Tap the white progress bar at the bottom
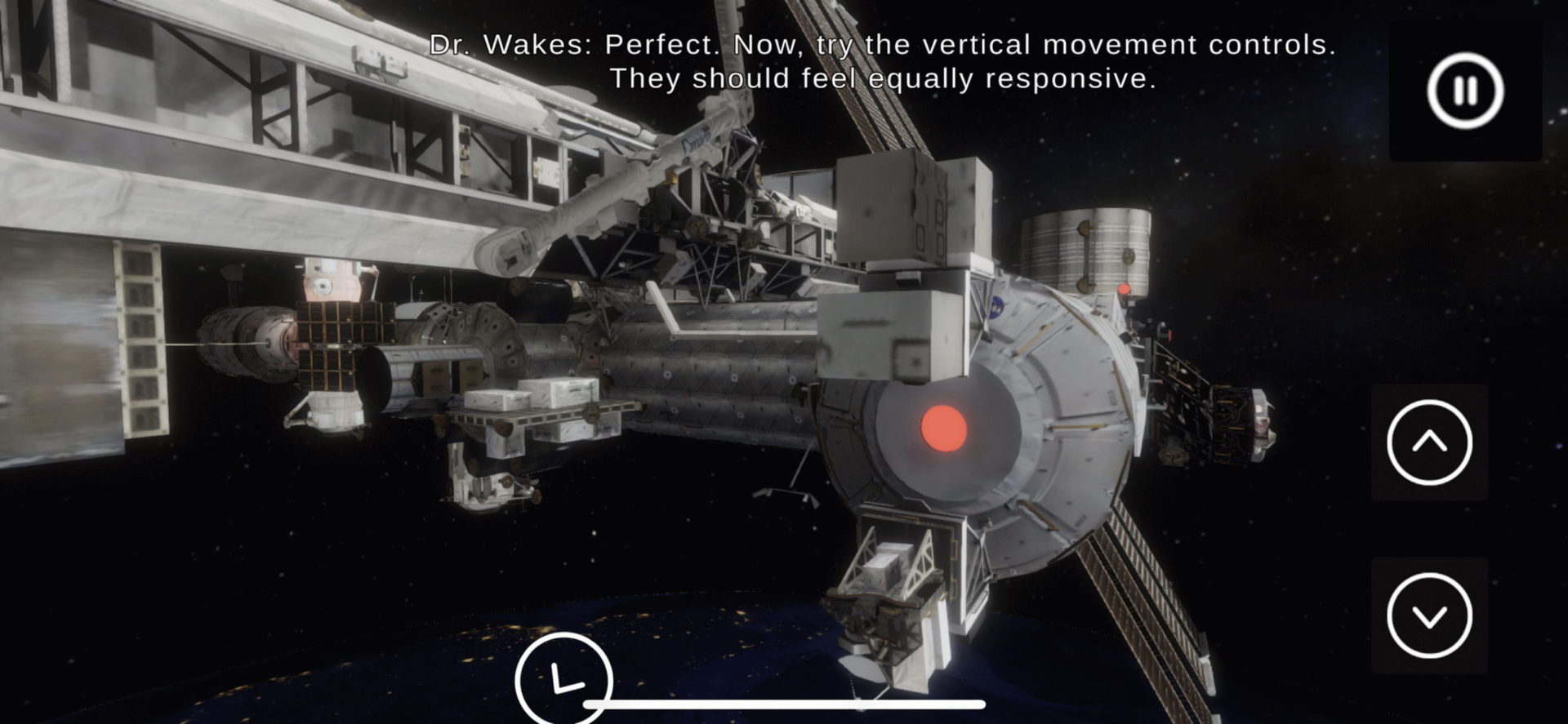This screenshot has width=1568, height=724. point(784,704)
